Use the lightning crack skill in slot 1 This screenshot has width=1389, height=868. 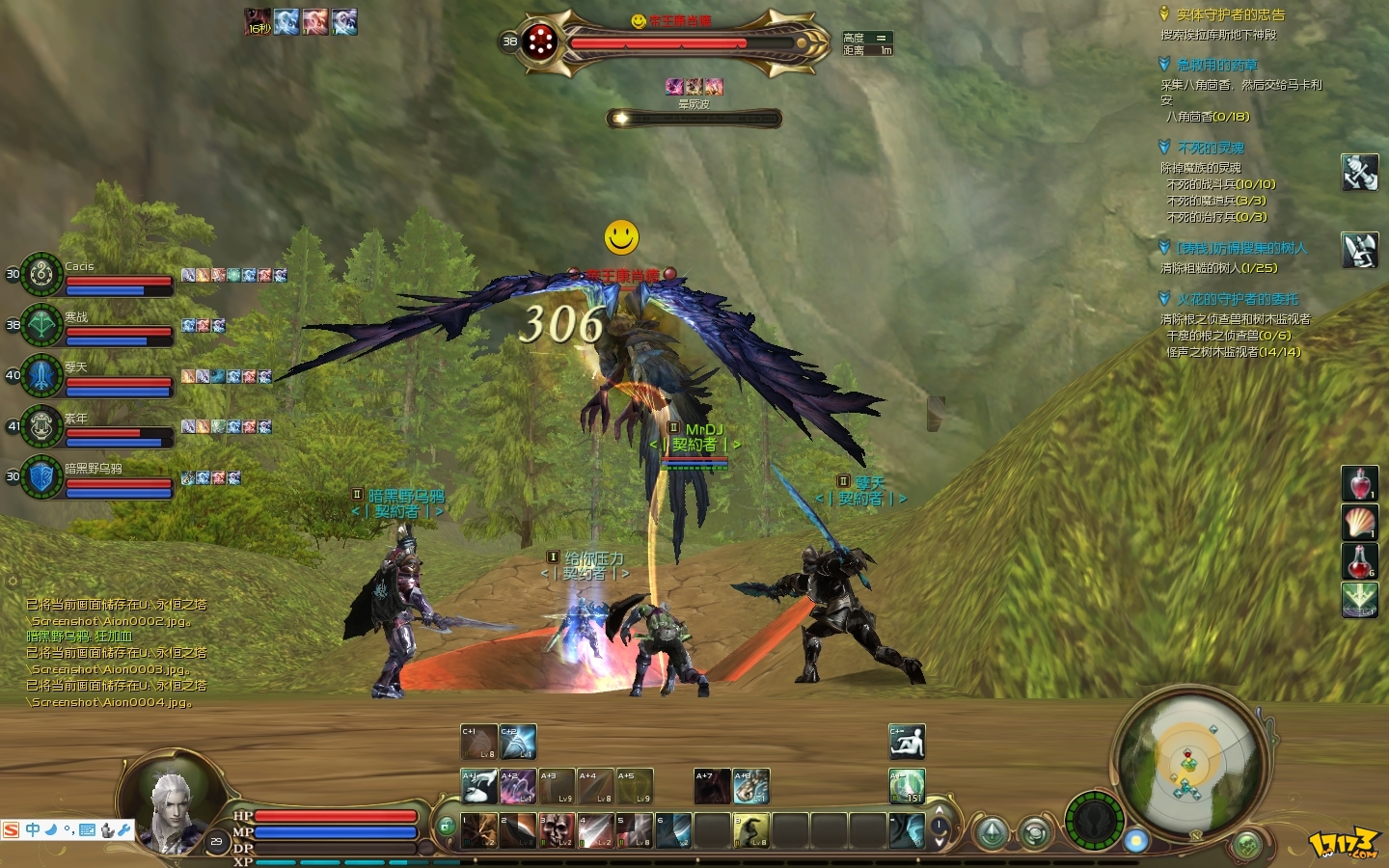478,830
